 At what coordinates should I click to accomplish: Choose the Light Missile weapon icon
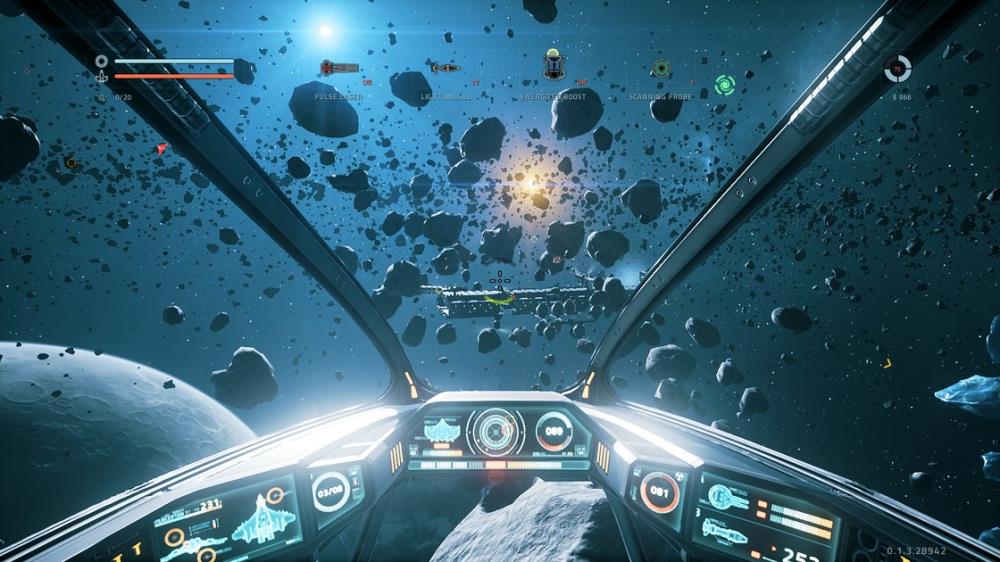(446, 68)
